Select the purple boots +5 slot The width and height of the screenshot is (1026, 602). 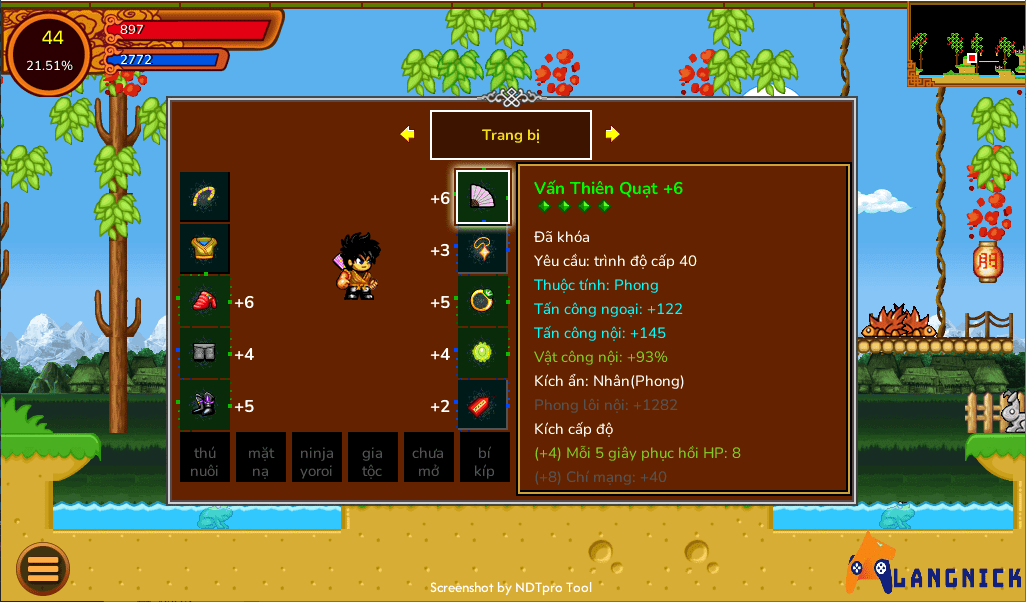(205, 406)
